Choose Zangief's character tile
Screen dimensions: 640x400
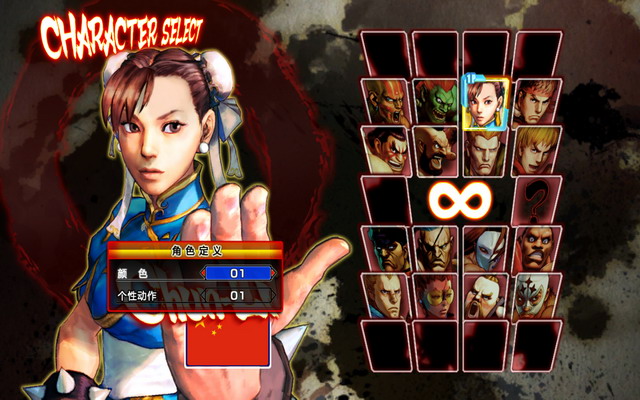436,150
